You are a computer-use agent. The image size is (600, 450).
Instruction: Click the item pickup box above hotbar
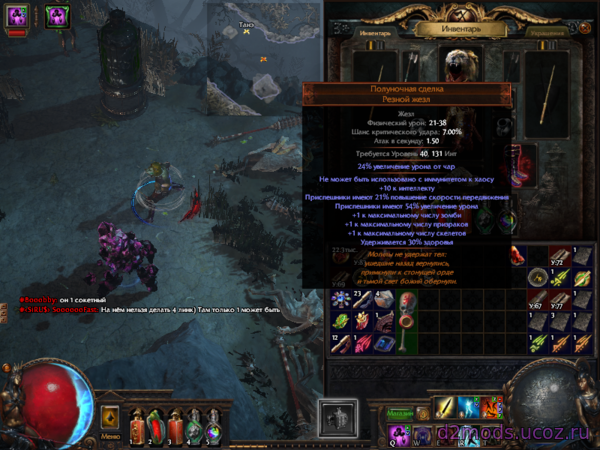(x=337, y=416)
